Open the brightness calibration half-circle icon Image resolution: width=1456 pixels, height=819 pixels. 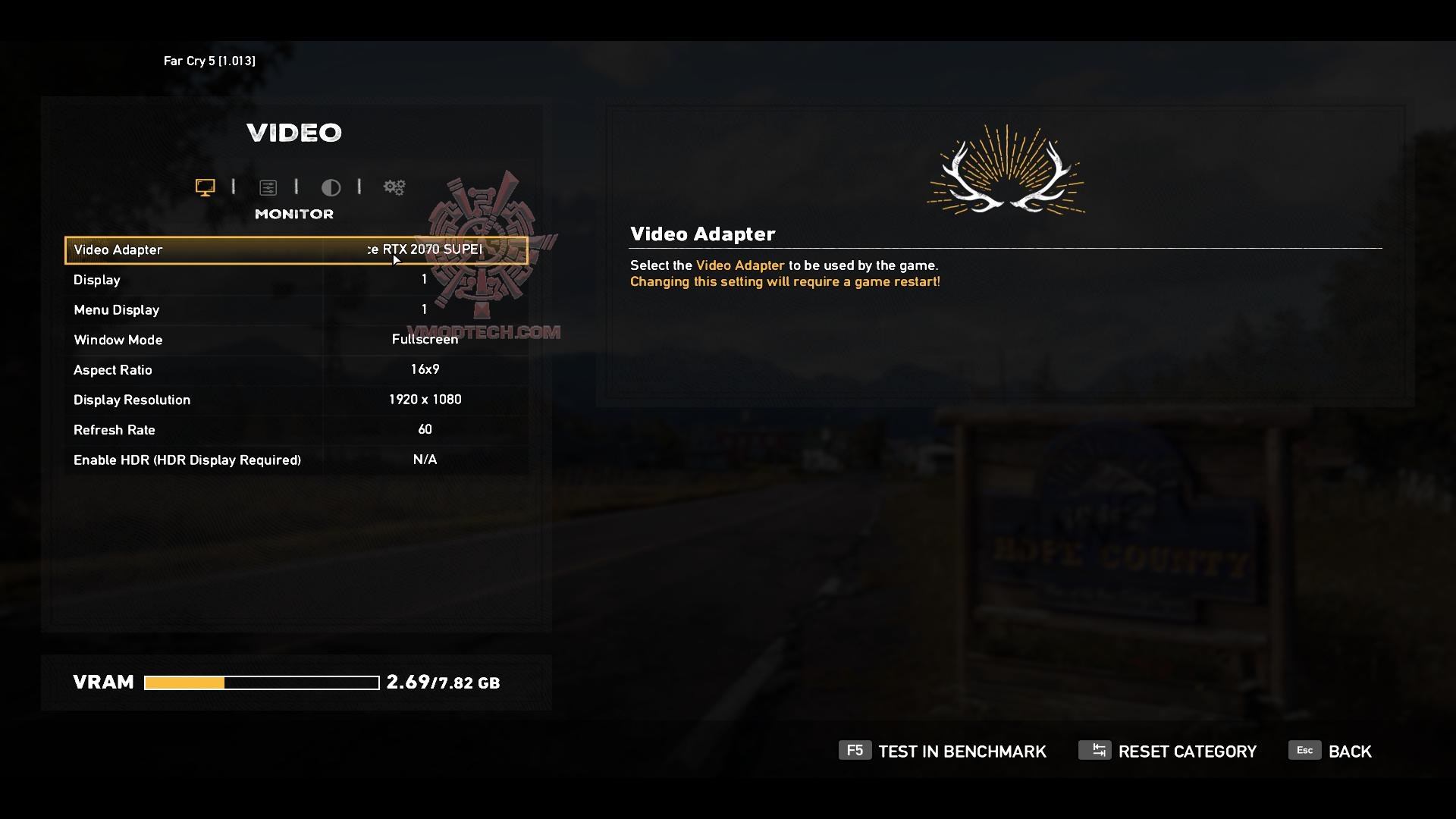coord(331,187)
